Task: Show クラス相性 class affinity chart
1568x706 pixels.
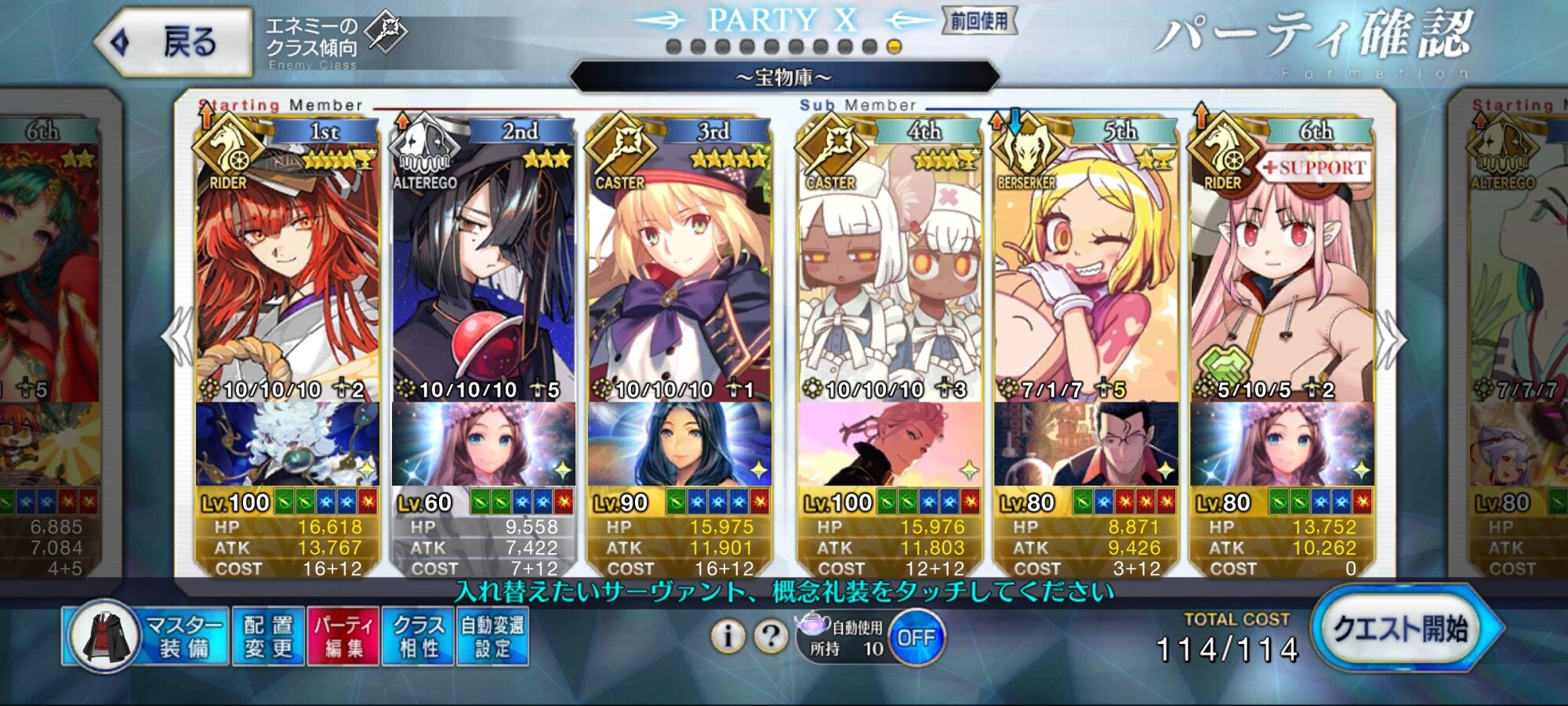Action: (x=418, y=636)
